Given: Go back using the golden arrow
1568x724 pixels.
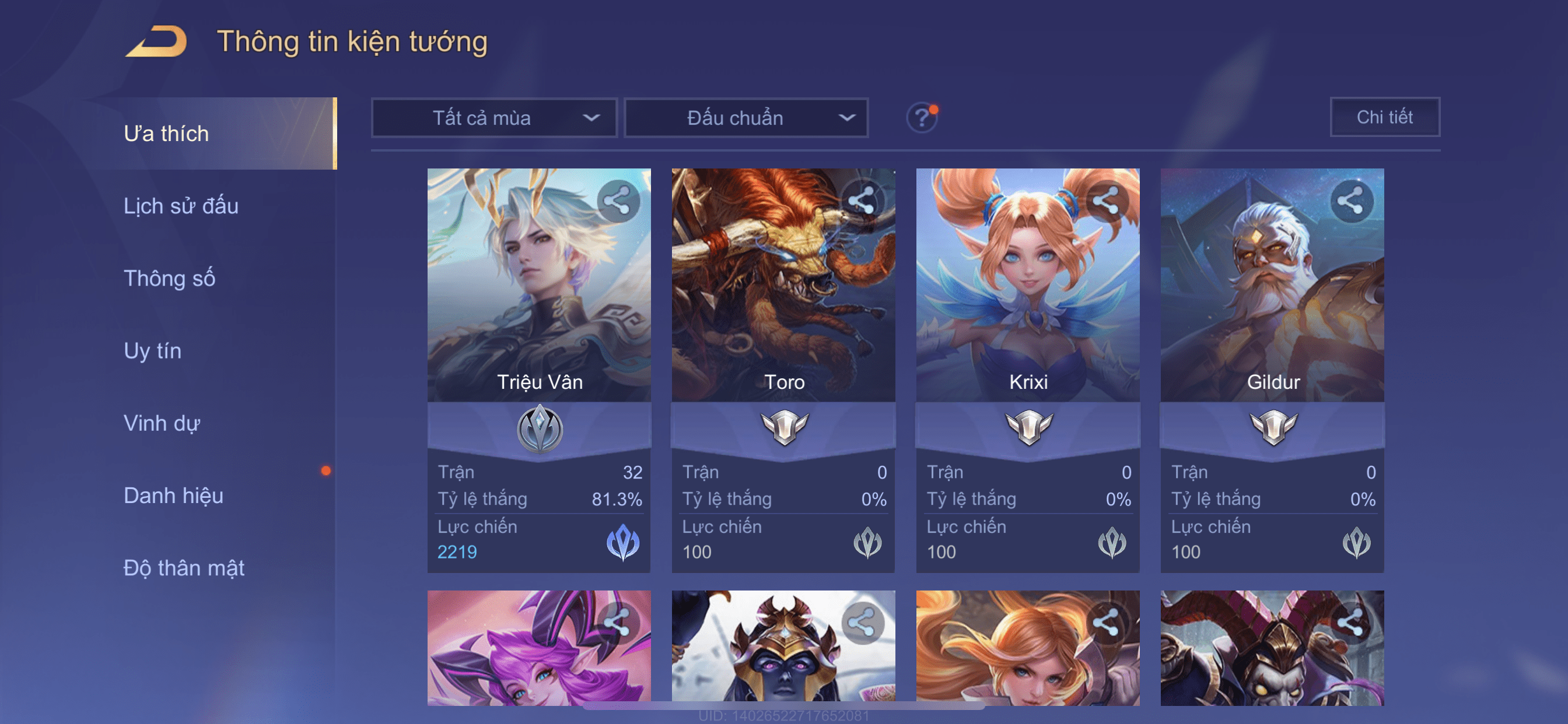Looking at the screenshot, I should coord(156,41).
